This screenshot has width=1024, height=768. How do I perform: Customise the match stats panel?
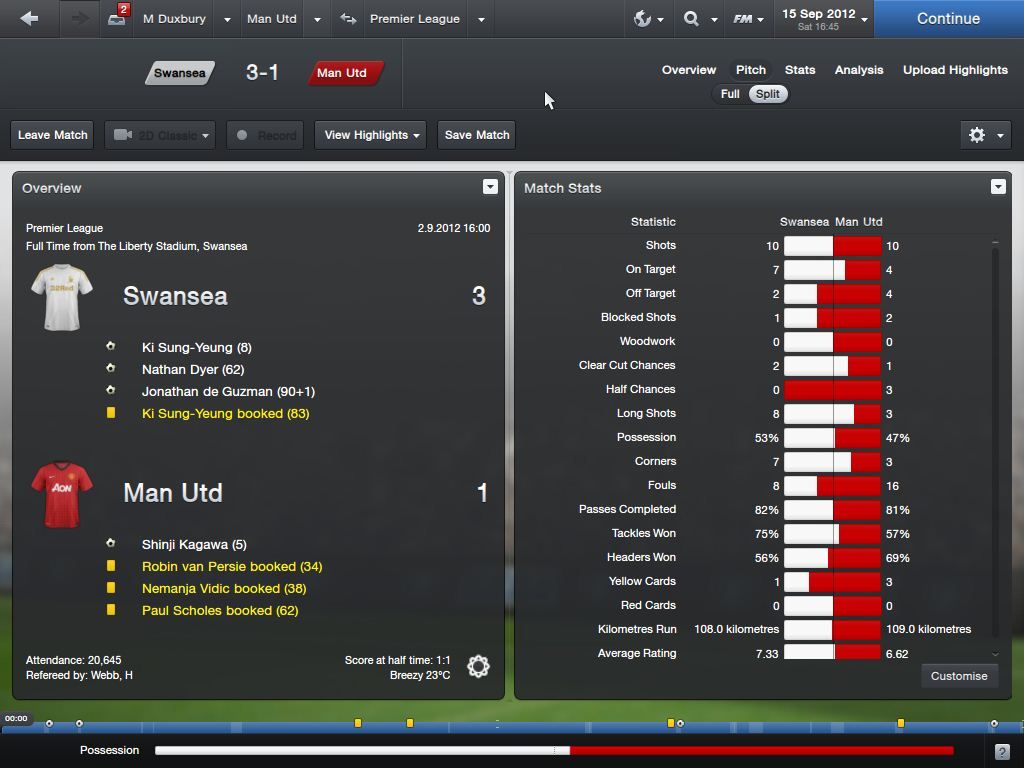[x=958, y=676]
